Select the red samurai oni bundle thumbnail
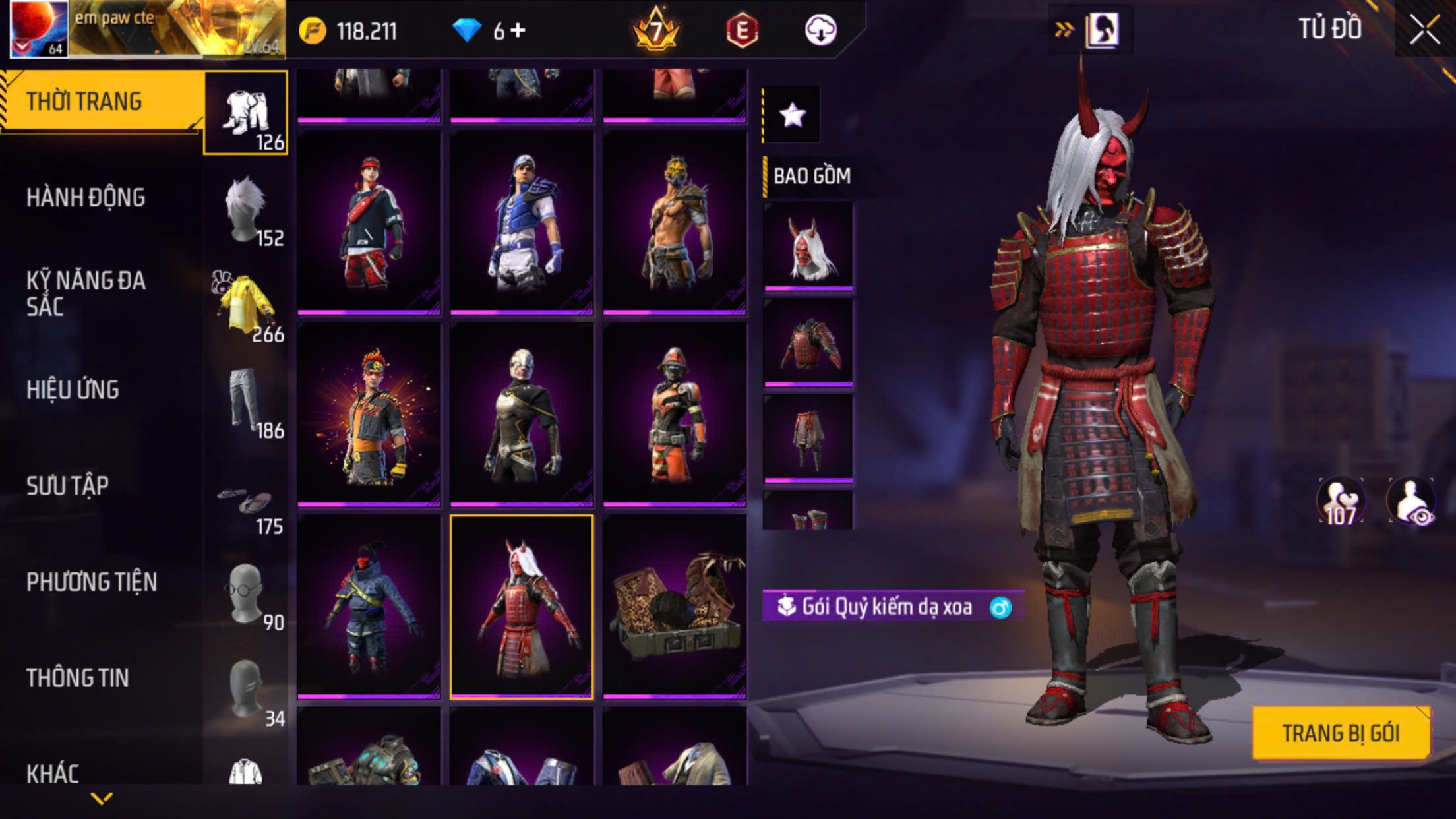This screenshot has width=1456, height=819. (522, 607)
